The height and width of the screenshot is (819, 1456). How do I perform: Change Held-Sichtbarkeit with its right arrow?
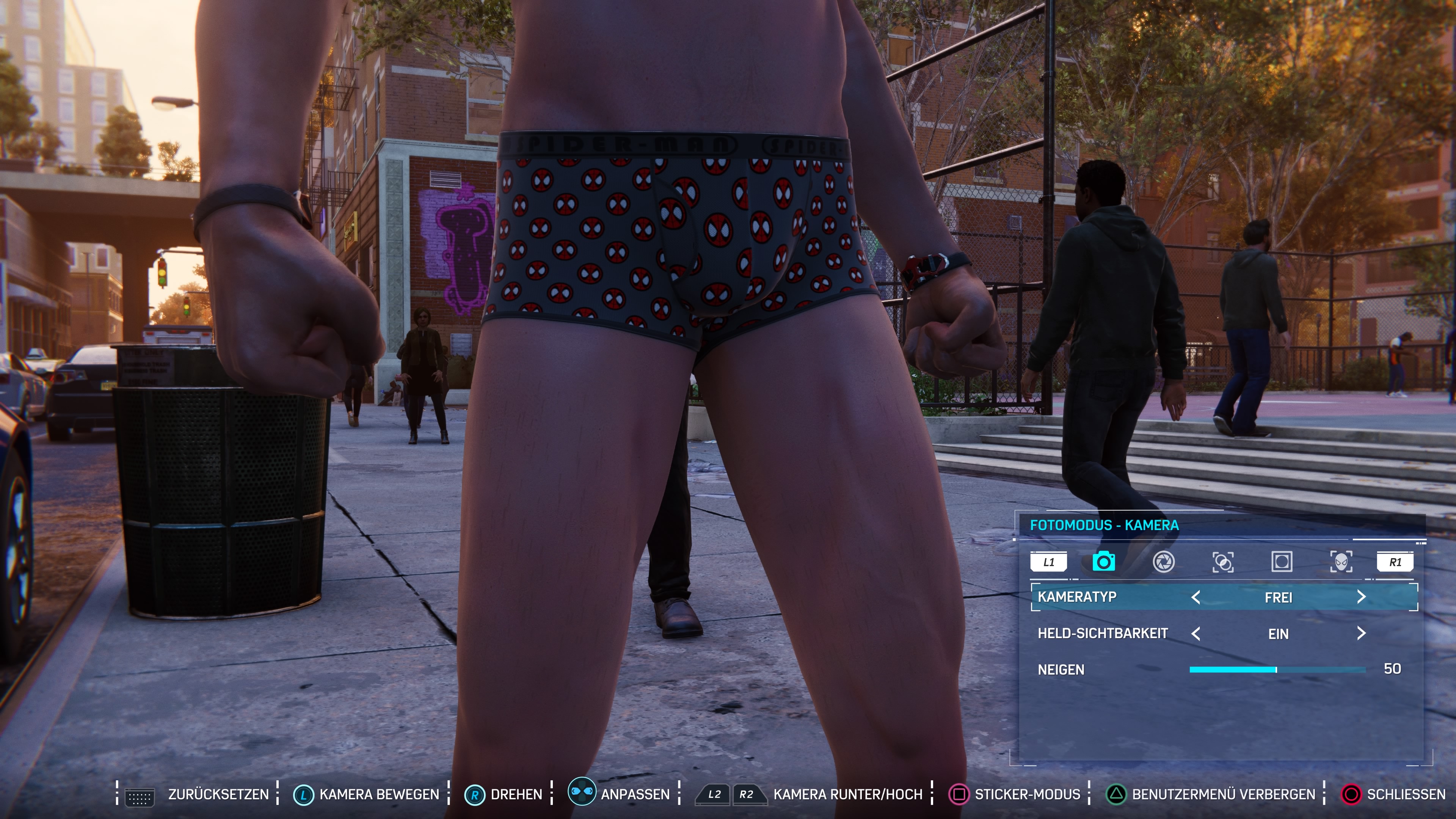pyautogui.click(x=1361, y=634)
